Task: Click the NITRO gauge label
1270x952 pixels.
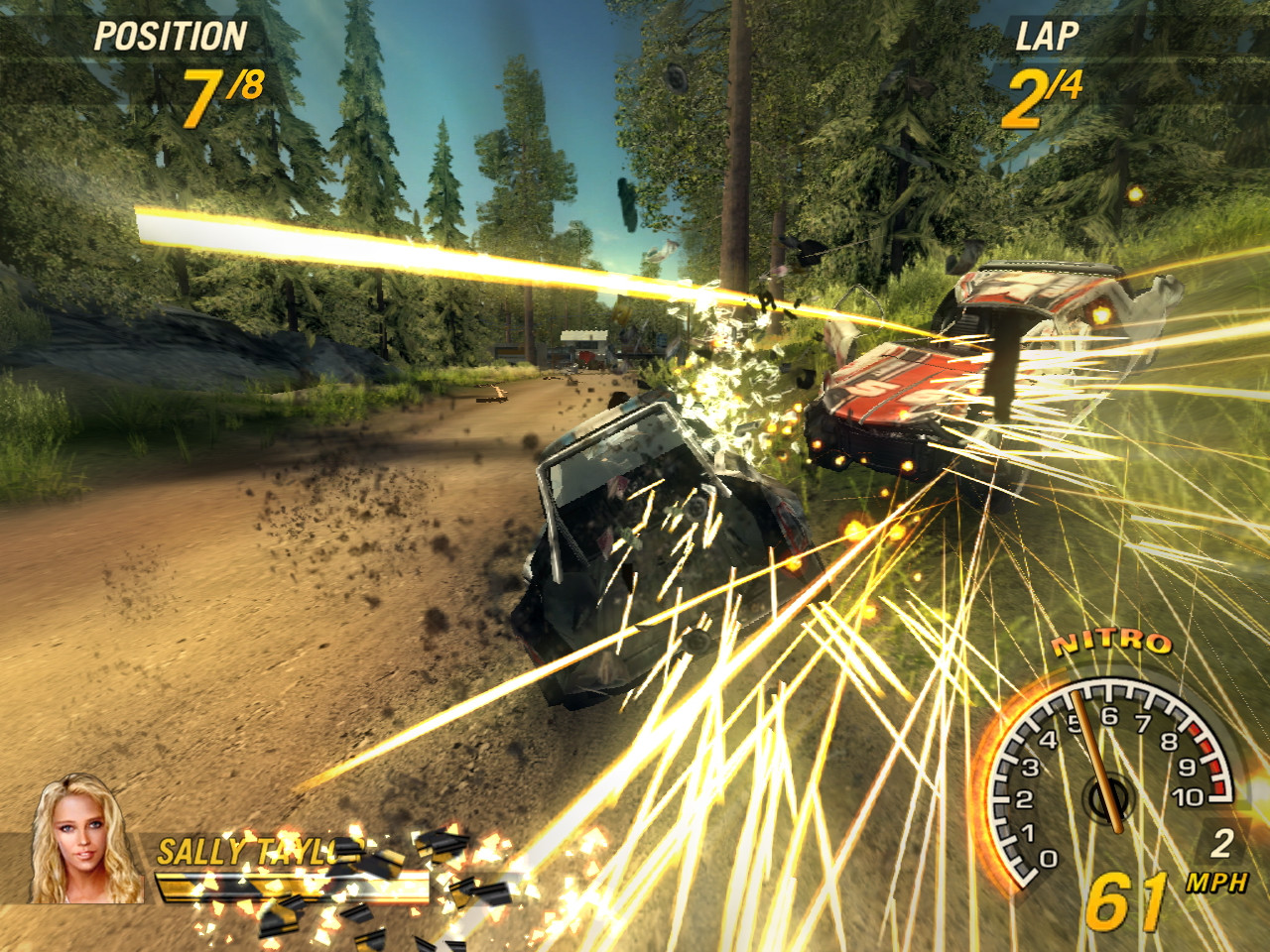Action: (1113, 640)
